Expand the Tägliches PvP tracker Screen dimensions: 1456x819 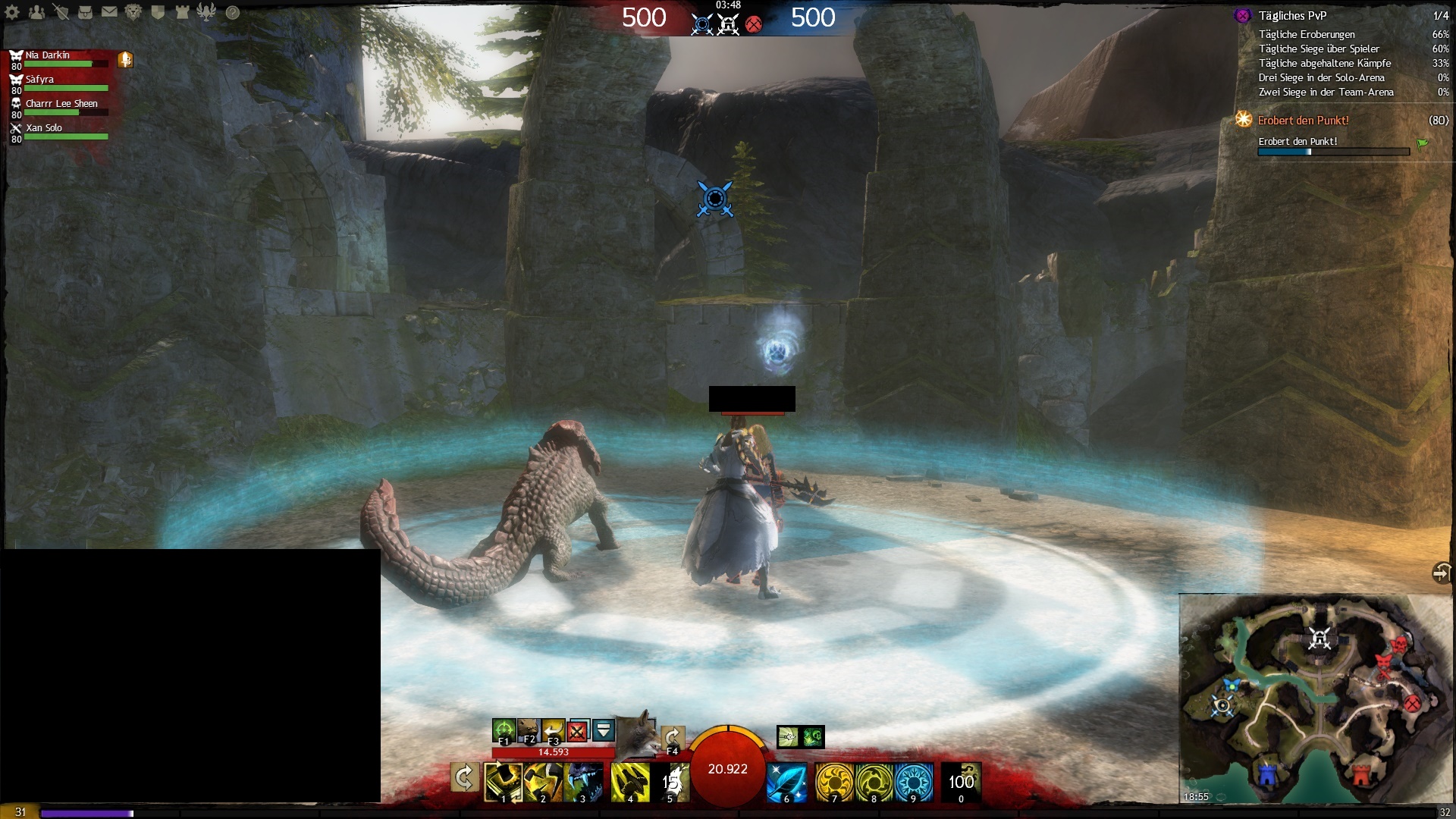click(x=1292, y=16)
